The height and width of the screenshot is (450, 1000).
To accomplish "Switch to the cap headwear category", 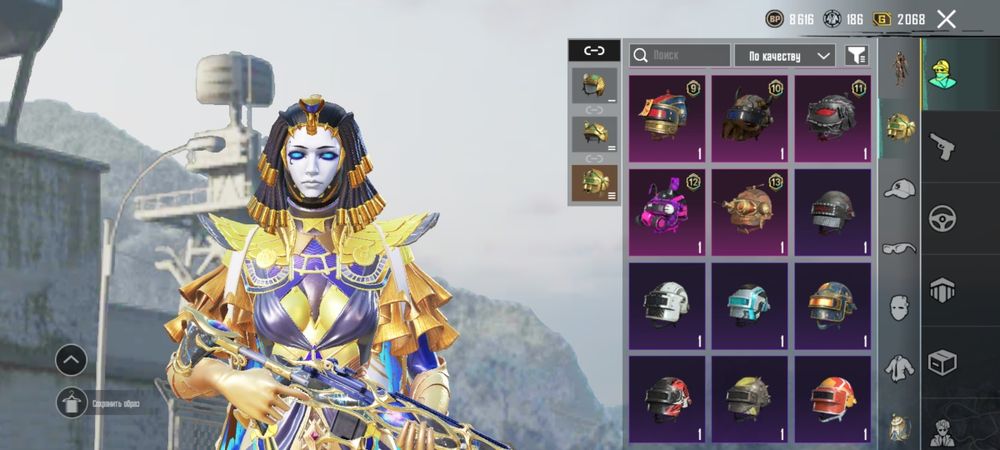I will click(x=900, y=187).
